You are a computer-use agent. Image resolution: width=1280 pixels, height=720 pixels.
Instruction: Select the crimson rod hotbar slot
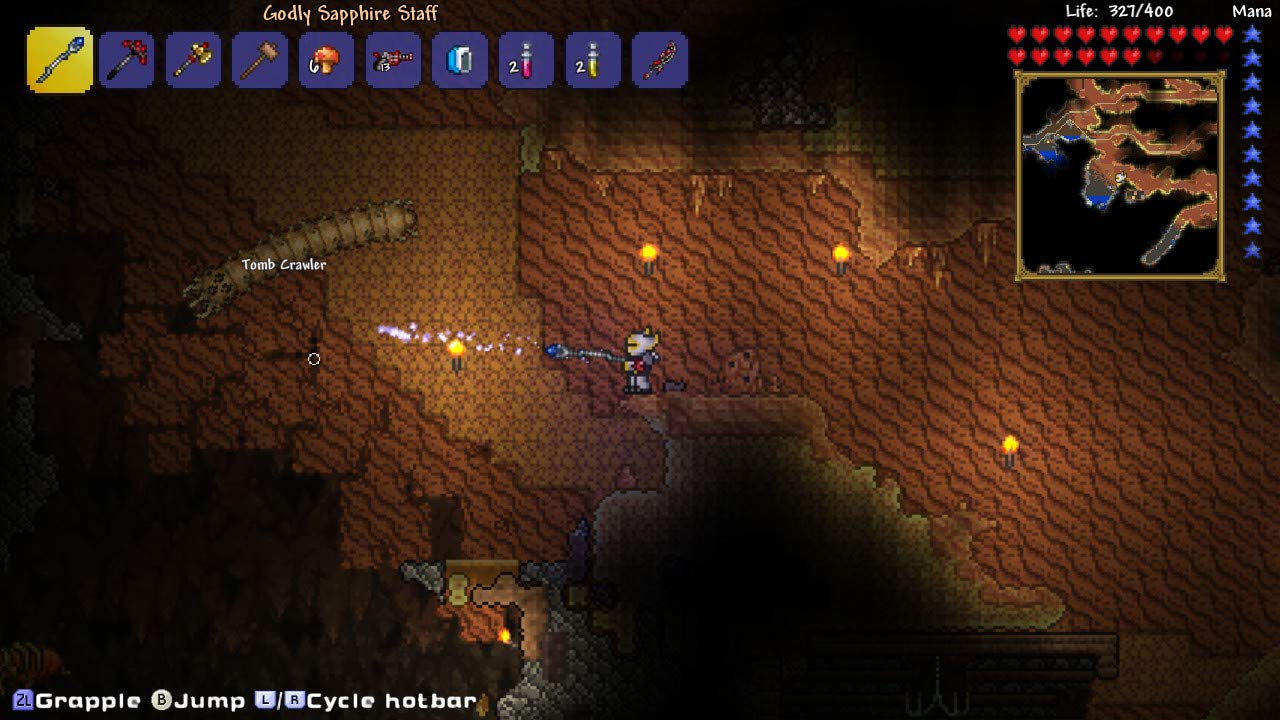[660, 60]
